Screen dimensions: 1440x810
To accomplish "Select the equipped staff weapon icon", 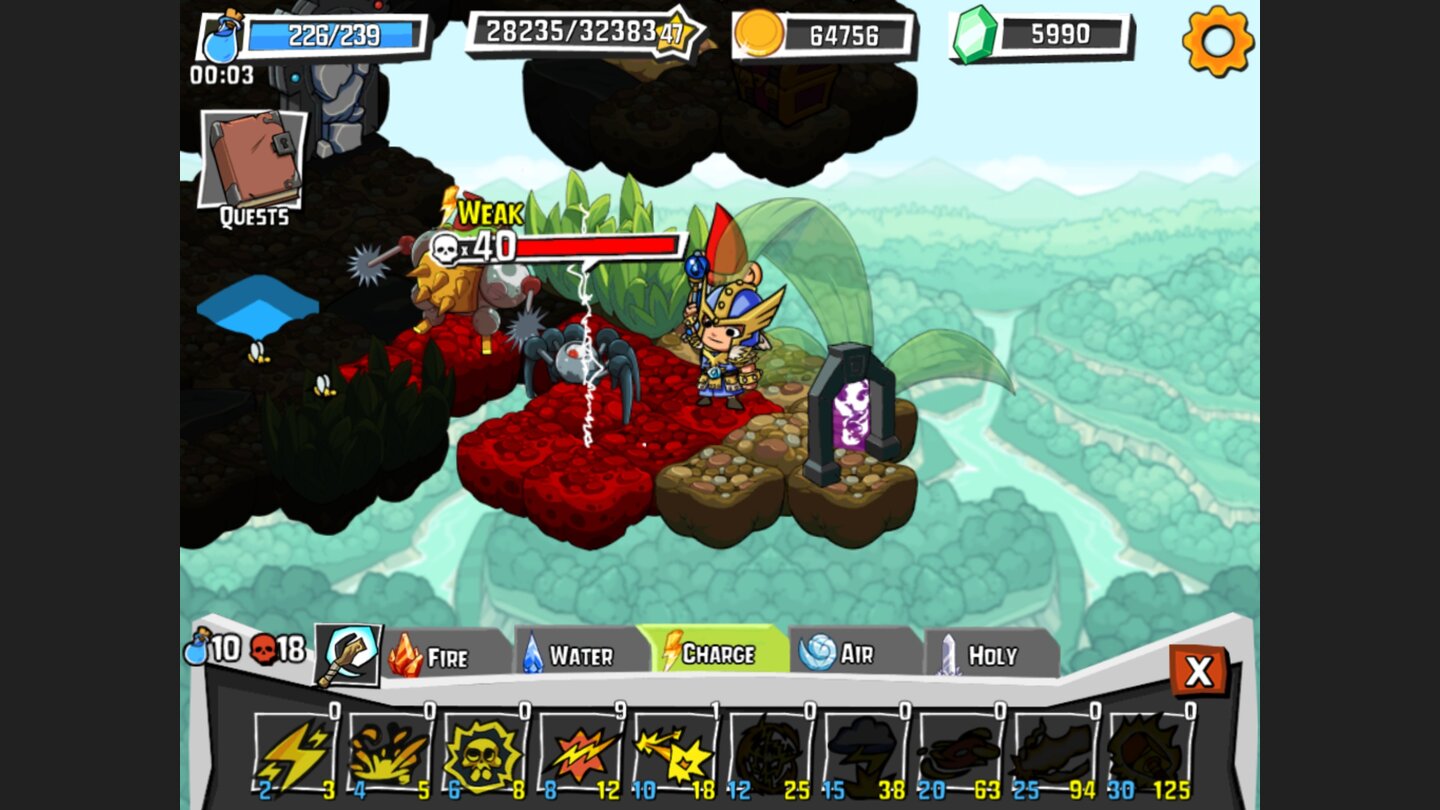I will click(348, 655).
